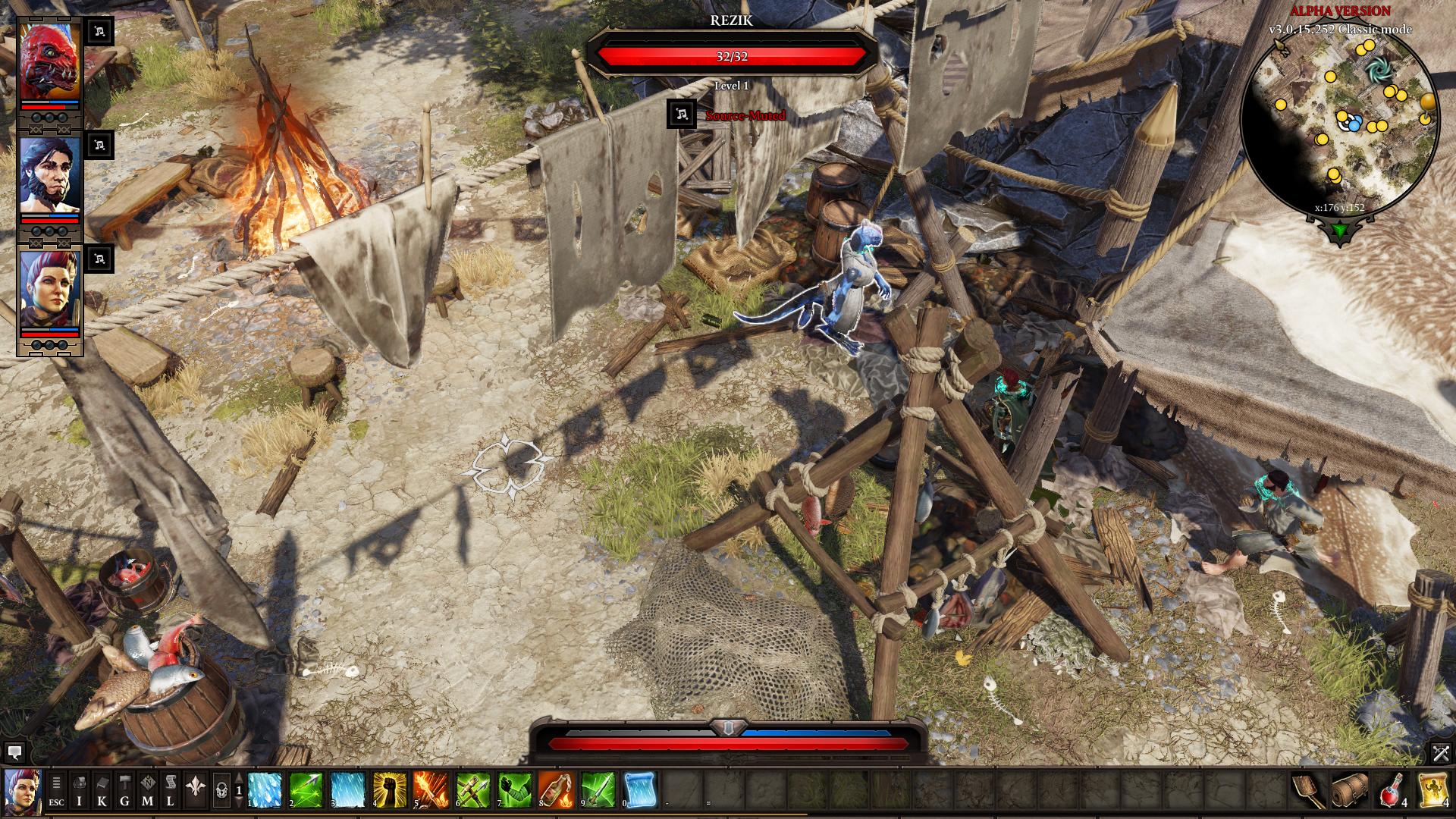The height and width of the screenshot is (819, 1456).
Task: Open the skills book K button
Action: point(102,789)
